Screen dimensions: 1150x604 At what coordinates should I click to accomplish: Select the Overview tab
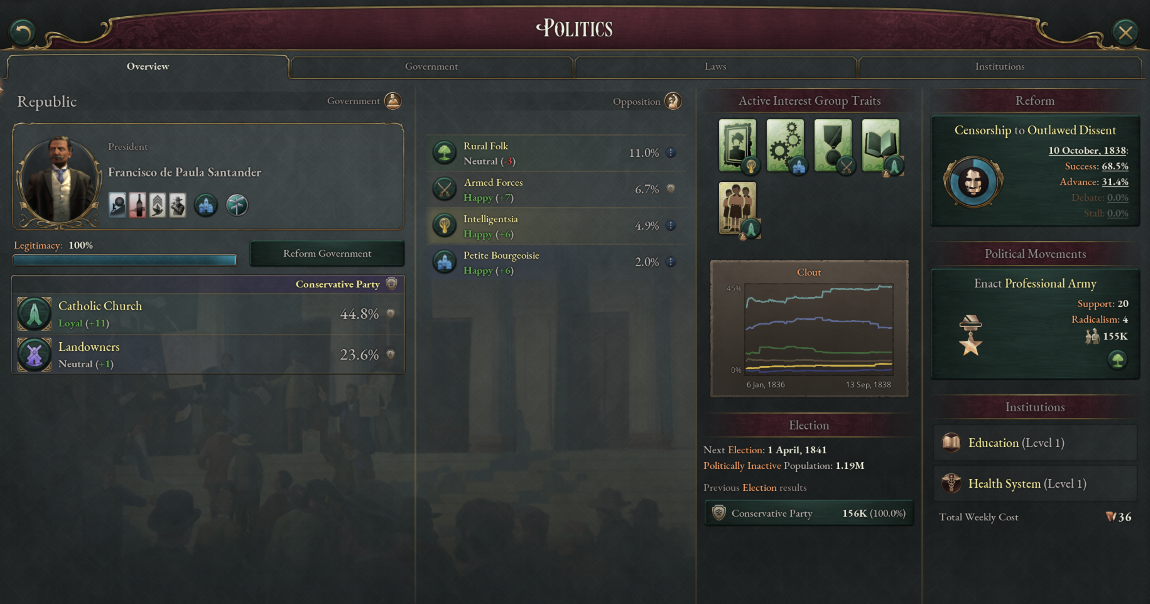point(148,67)
